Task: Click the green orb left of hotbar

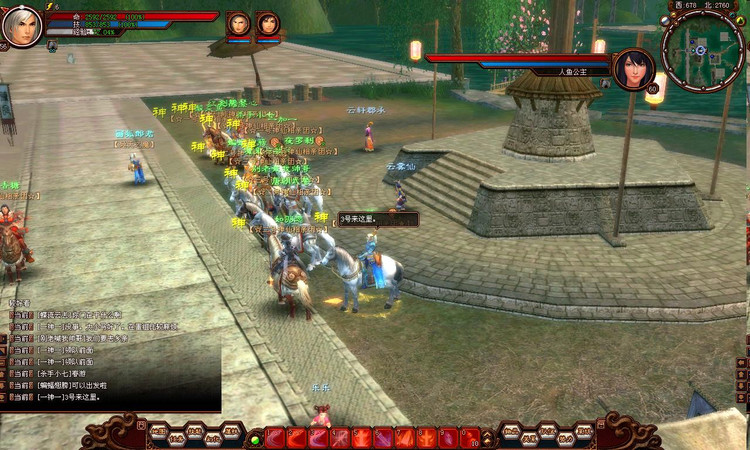Action: click(256, 438)
